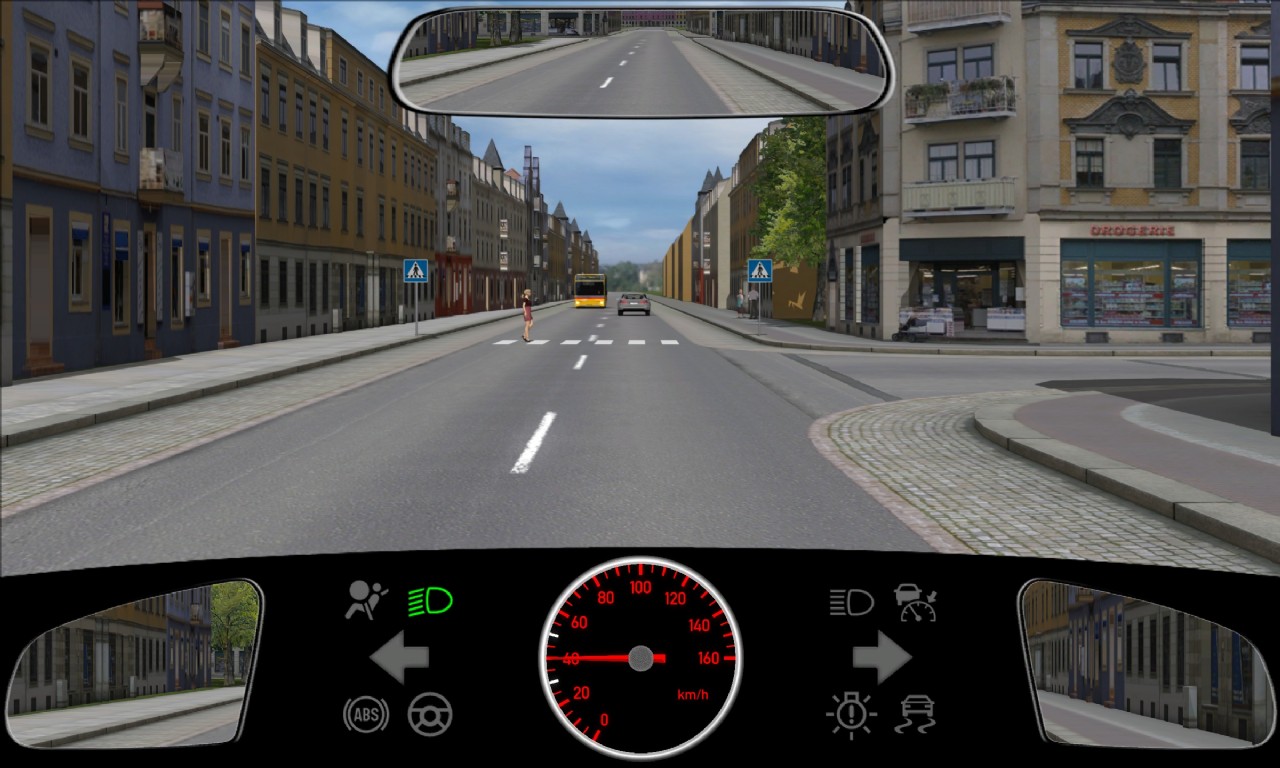Check the left side mirror
This screenshot has width=1280, height=768.
tap(133, 663)
